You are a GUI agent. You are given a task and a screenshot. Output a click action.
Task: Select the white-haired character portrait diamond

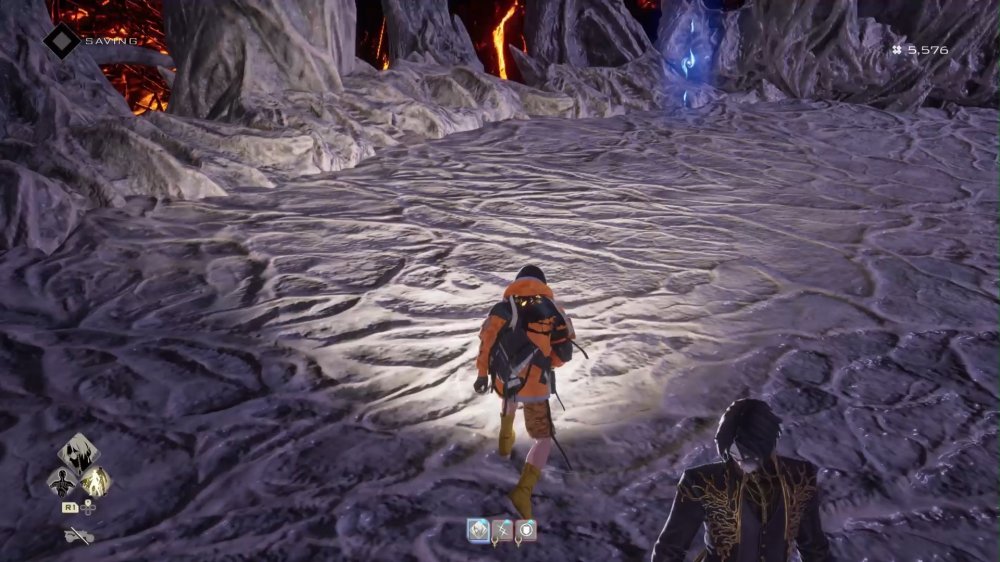coord(78,453)
